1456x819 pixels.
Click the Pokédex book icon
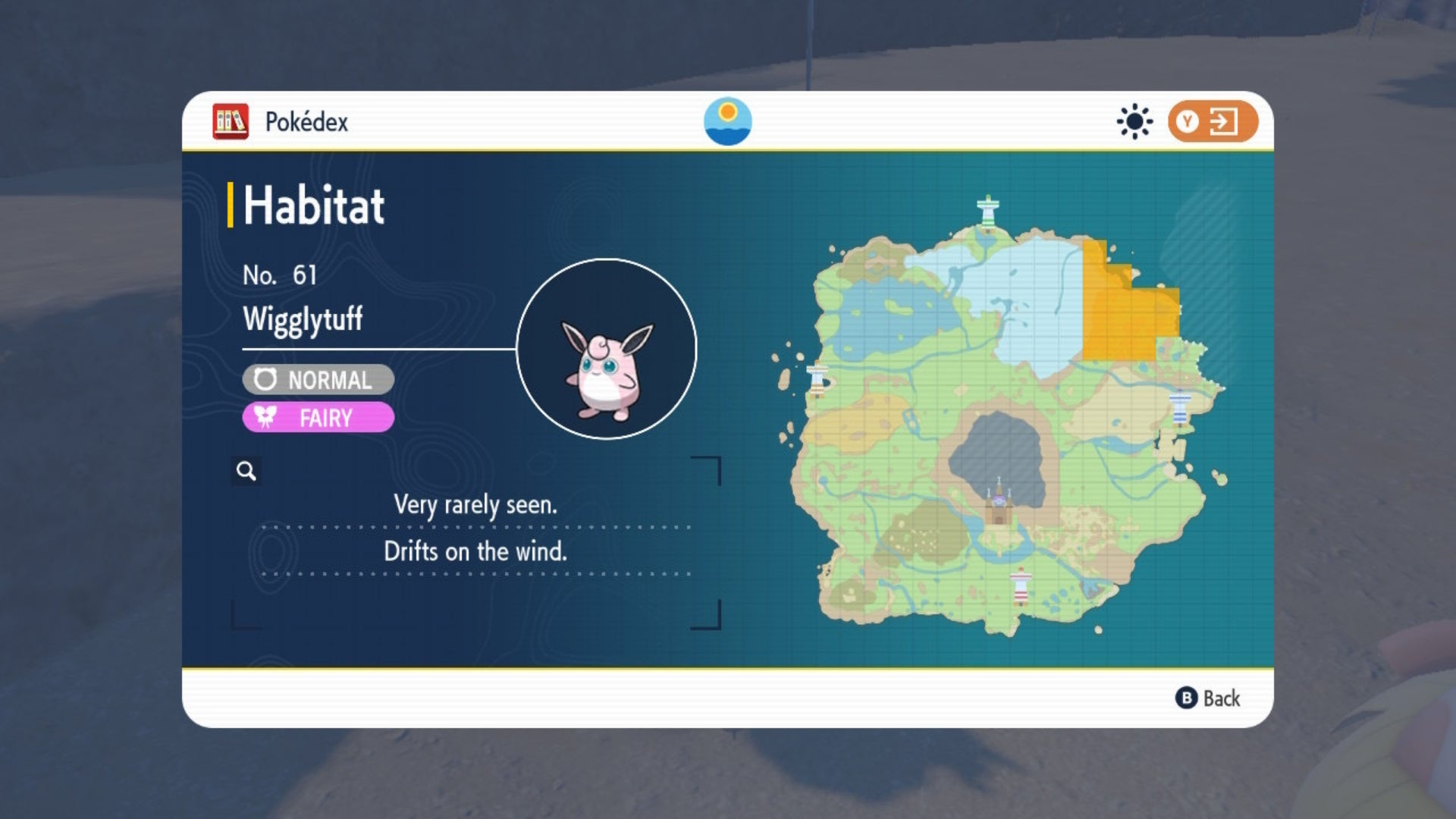[230, 121]
